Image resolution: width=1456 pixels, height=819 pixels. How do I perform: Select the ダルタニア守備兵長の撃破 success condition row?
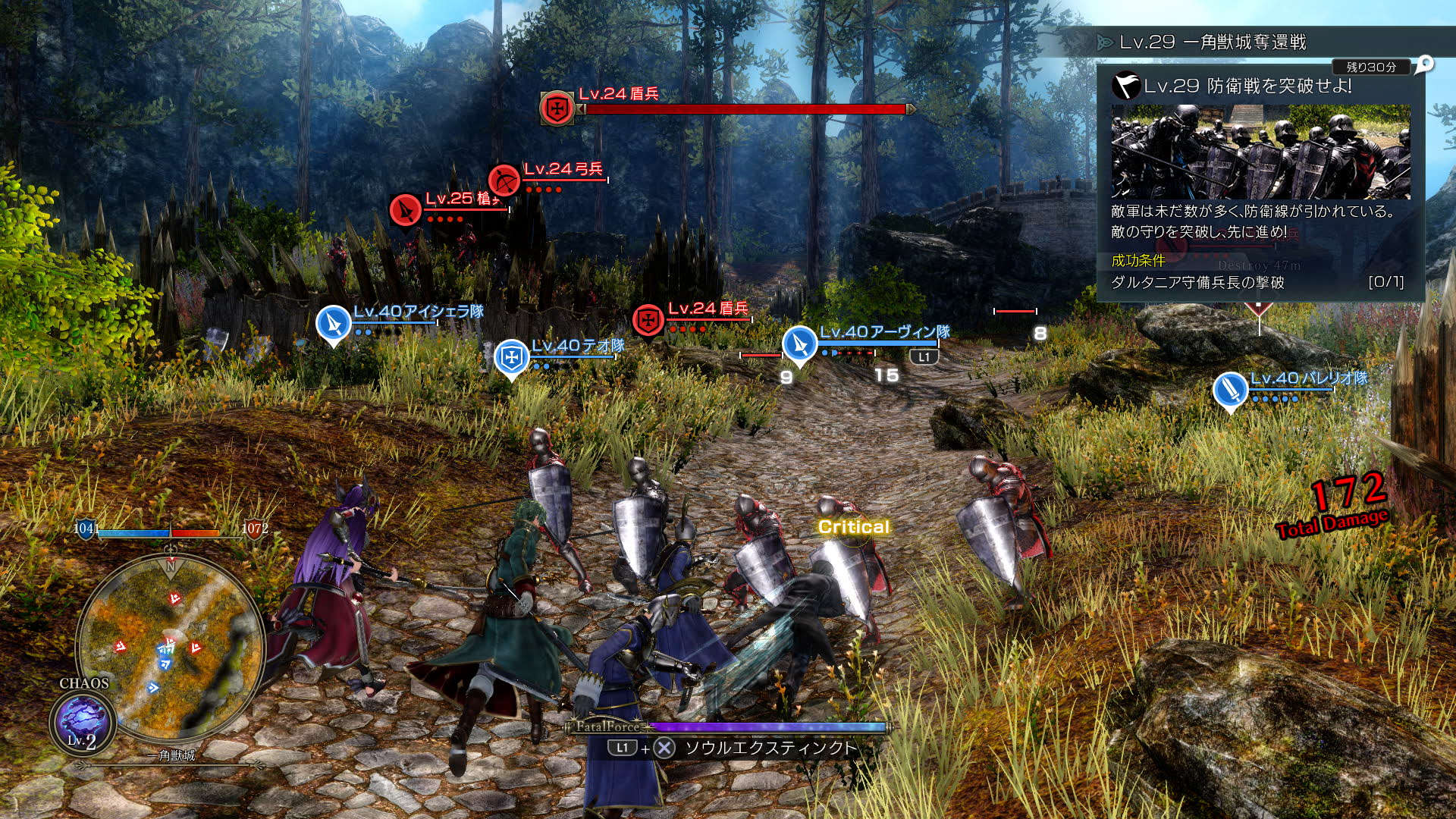(x=1256, y=282)
